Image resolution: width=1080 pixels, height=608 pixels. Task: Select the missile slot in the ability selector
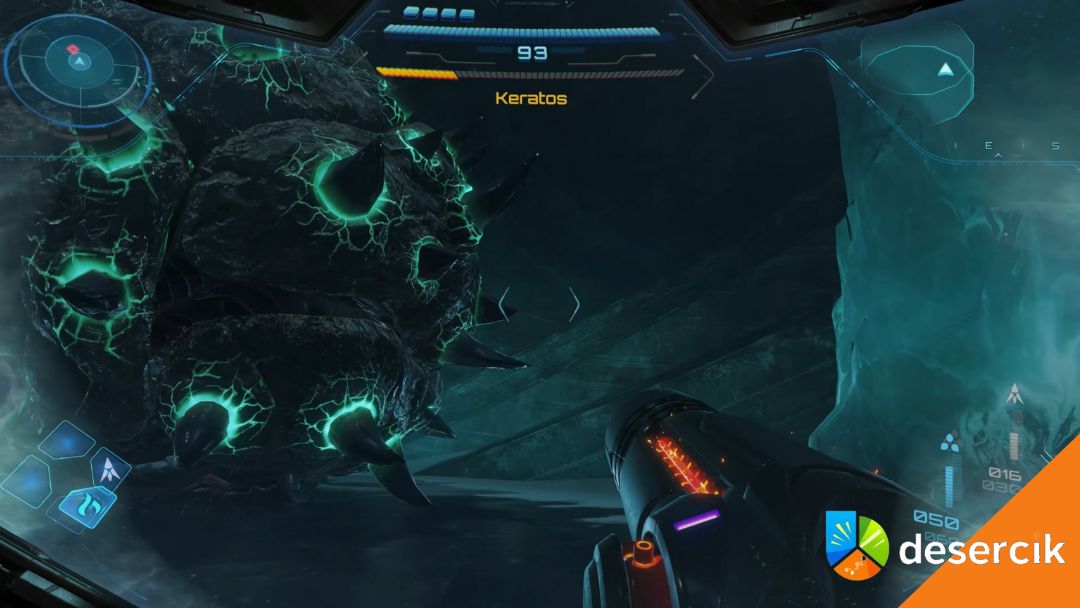[x=110, y=469]
